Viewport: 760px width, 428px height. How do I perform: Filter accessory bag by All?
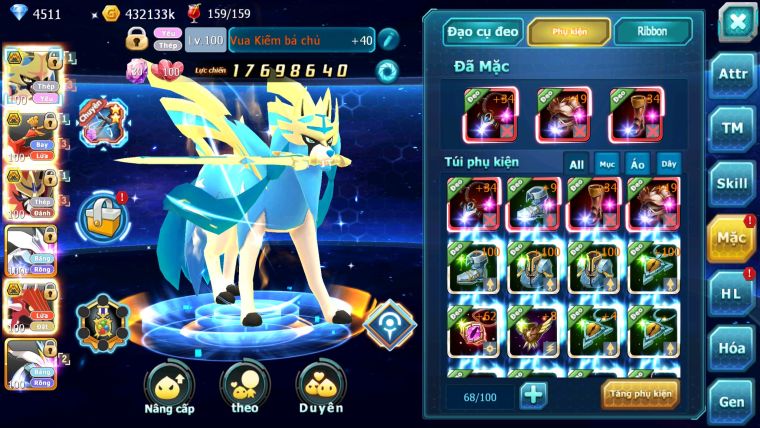(x=576, y=164)
